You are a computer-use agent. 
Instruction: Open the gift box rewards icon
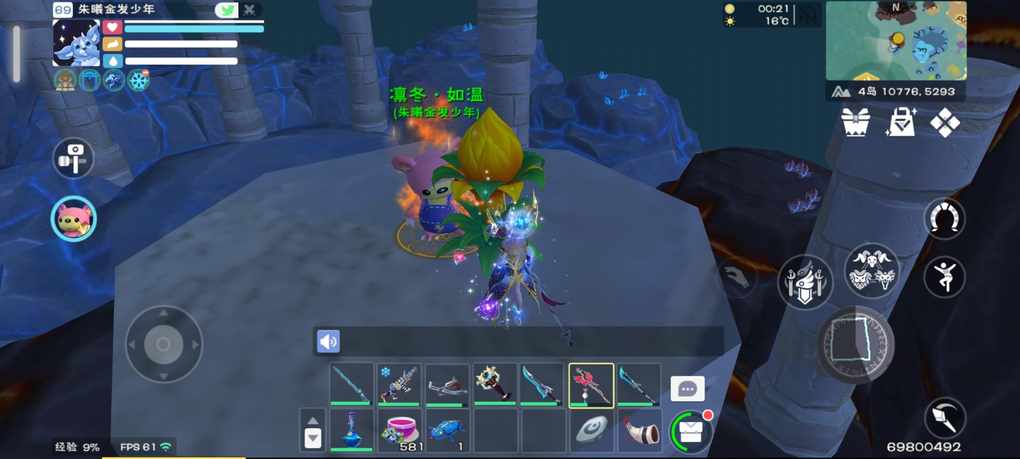click(856, 122)
